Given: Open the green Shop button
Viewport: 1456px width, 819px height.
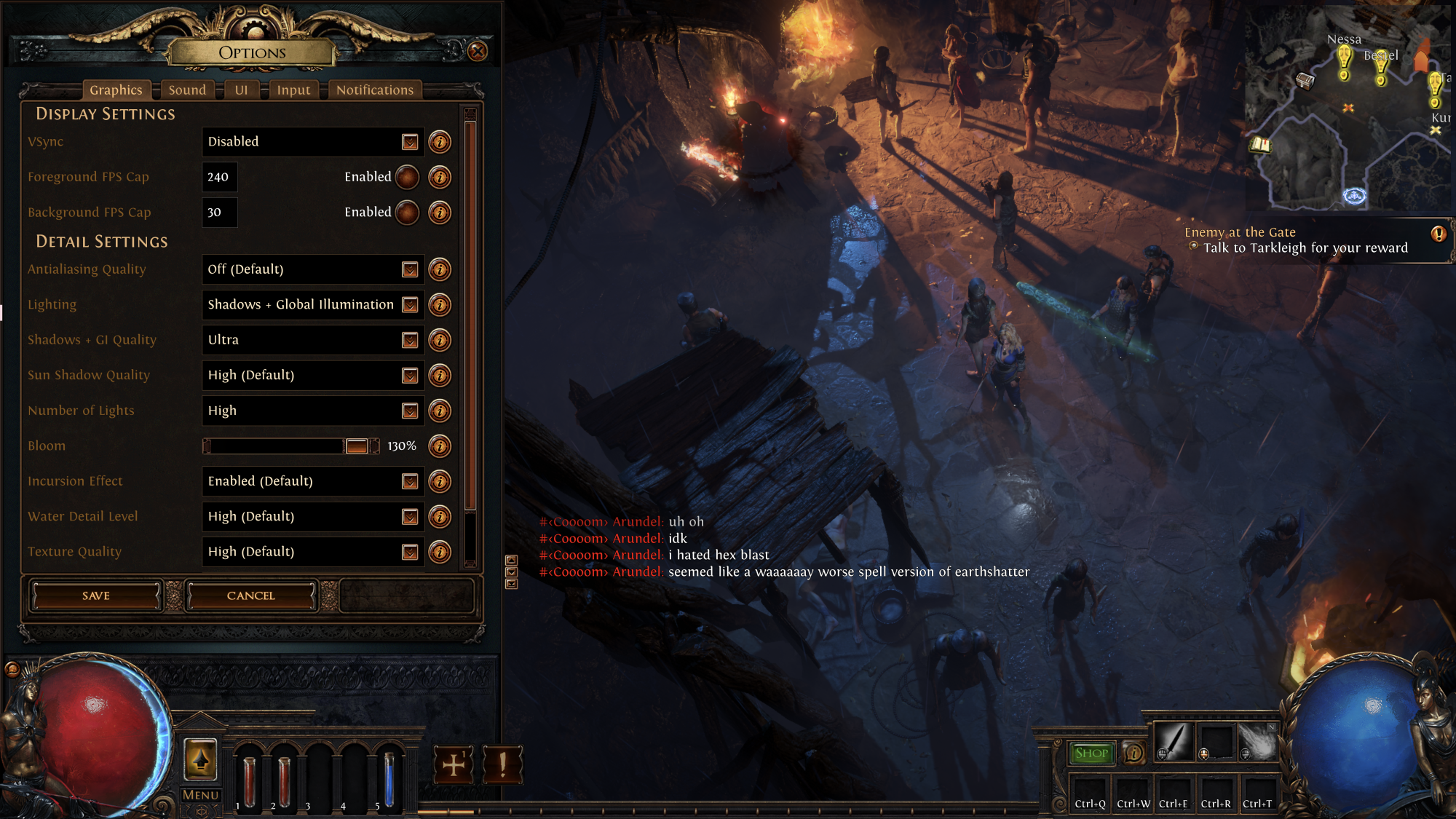Looking at the screenshot, I should (x=1091, y=753).
